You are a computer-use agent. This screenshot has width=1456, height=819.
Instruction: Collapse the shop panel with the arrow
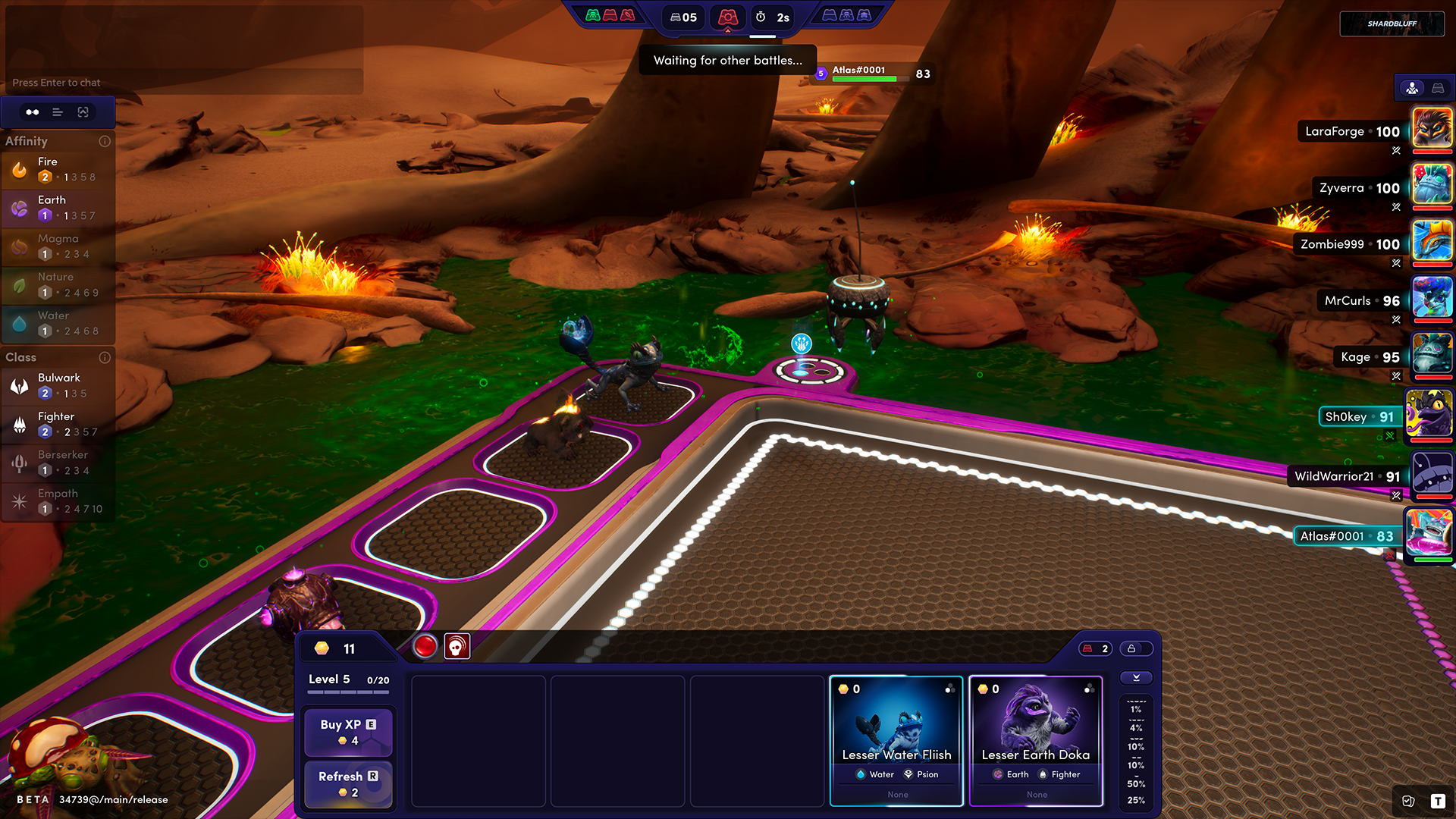tap(1136, 677)
